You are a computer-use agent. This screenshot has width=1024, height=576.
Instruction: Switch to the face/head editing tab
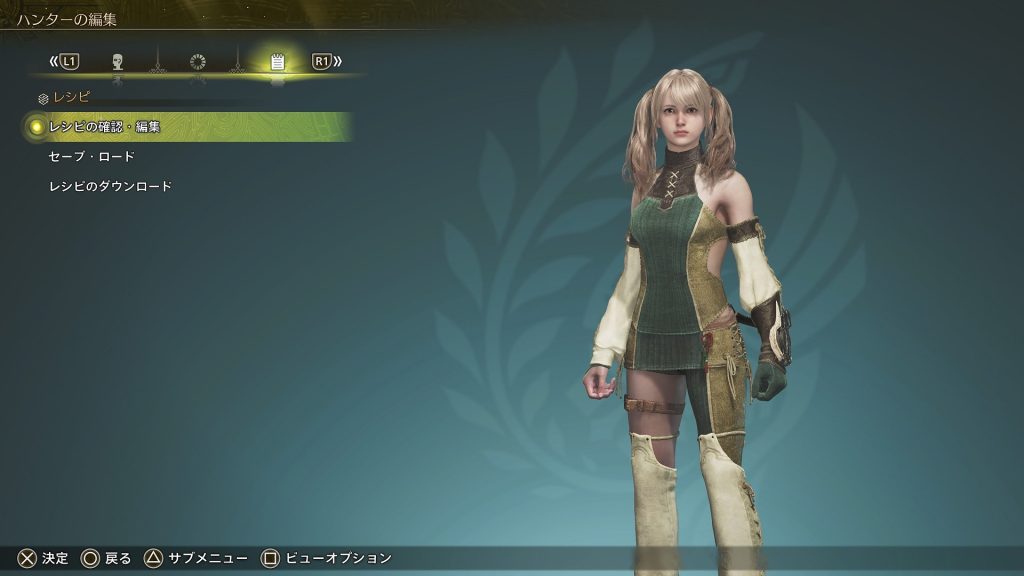tap(118, 62)
